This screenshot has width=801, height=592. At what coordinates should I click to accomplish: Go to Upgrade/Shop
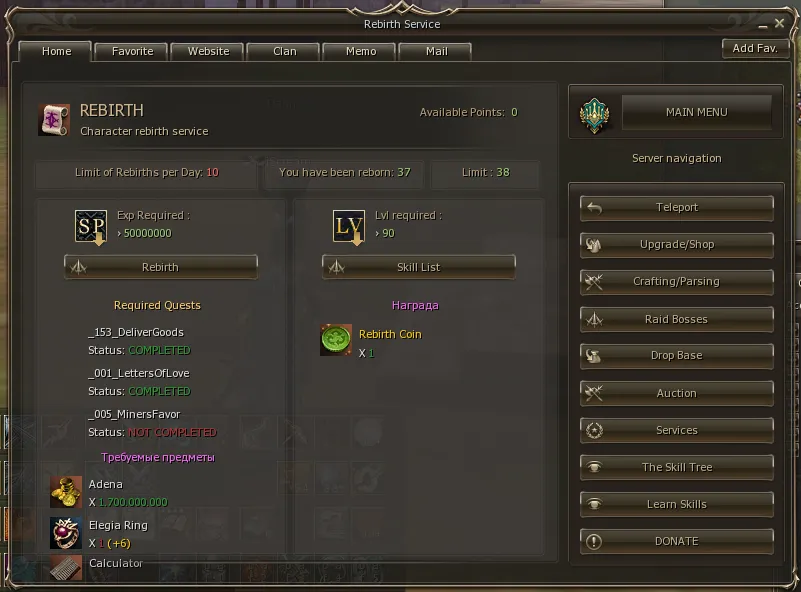tap(677, 244)
